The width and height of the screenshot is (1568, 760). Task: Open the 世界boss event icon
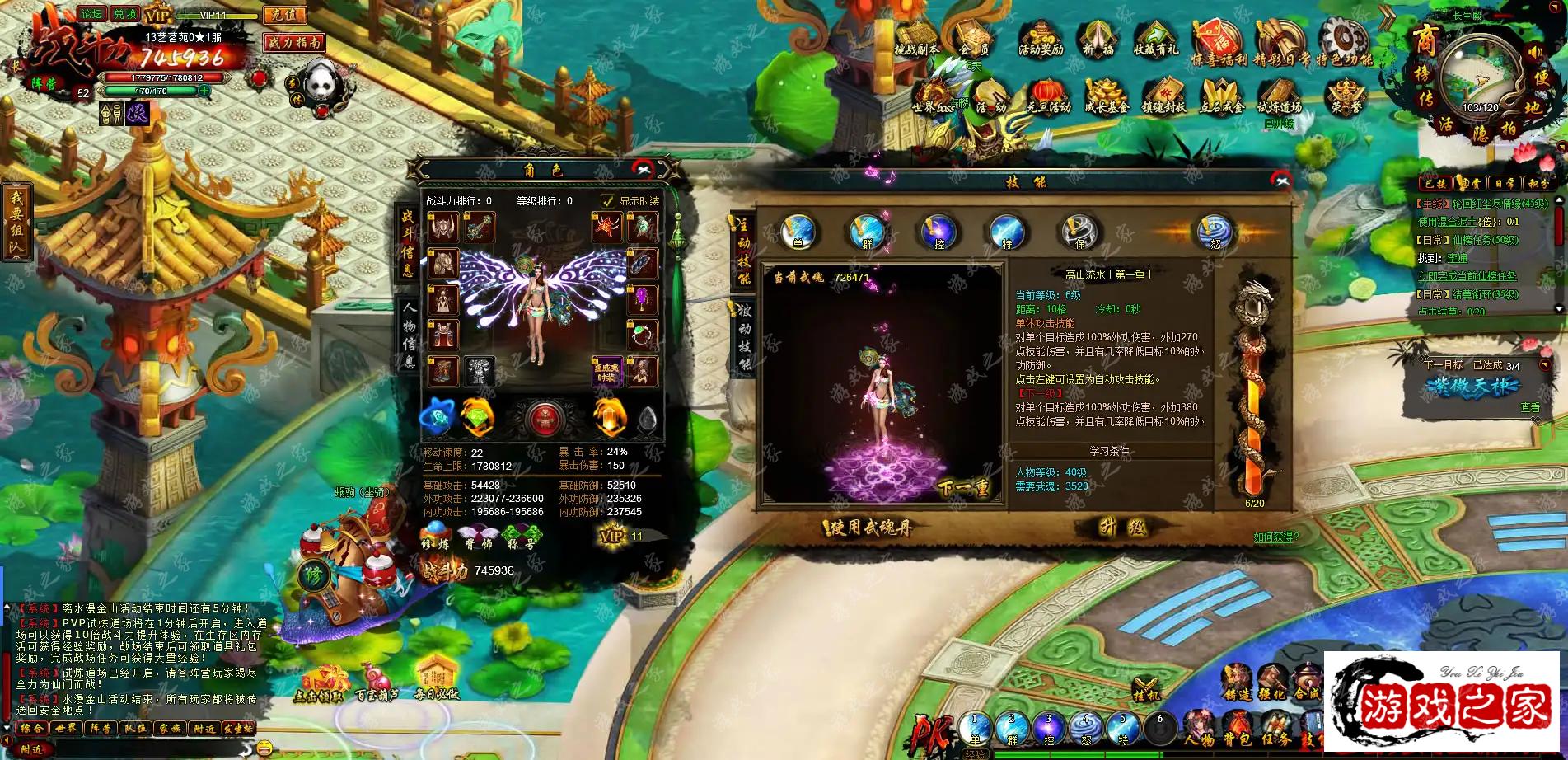tap(934, 99)
